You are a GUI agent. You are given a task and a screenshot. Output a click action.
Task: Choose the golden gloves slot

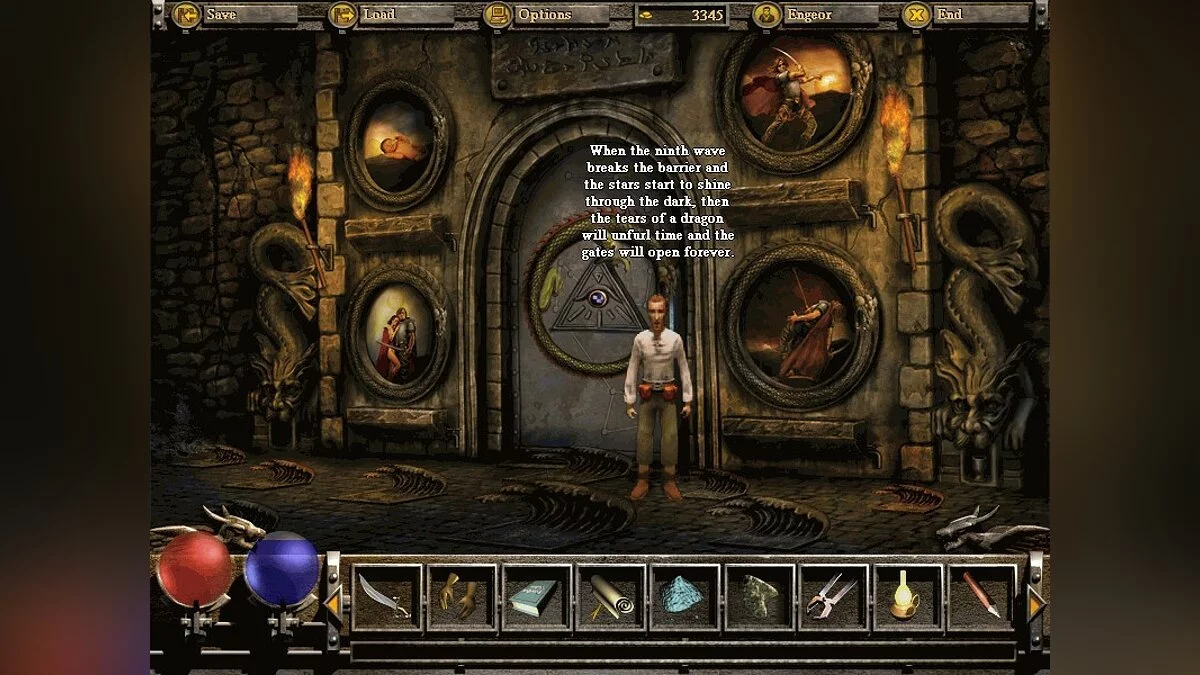462,597
